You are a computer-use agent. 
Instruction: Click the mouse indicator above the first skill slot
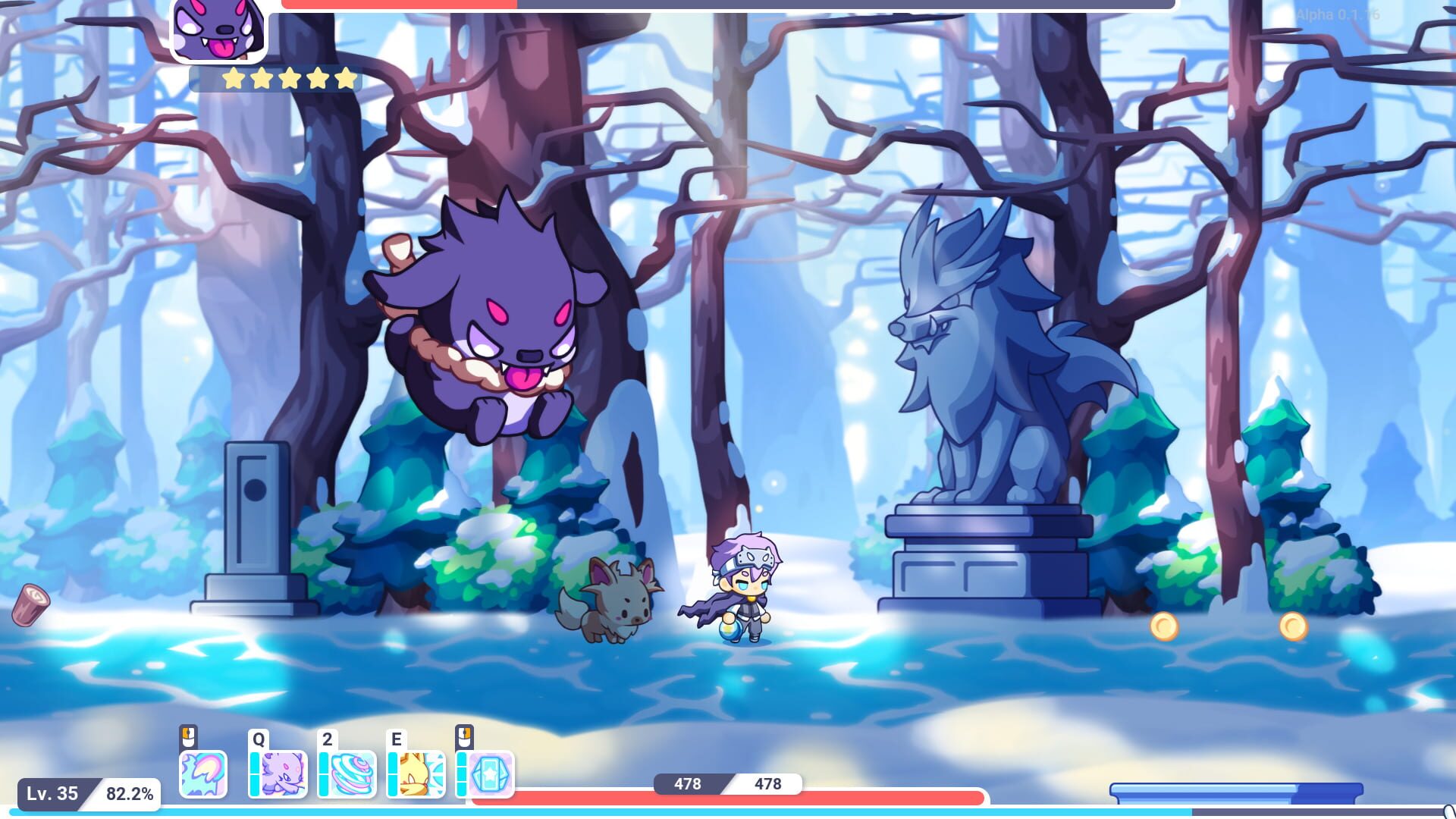[190, 736]
